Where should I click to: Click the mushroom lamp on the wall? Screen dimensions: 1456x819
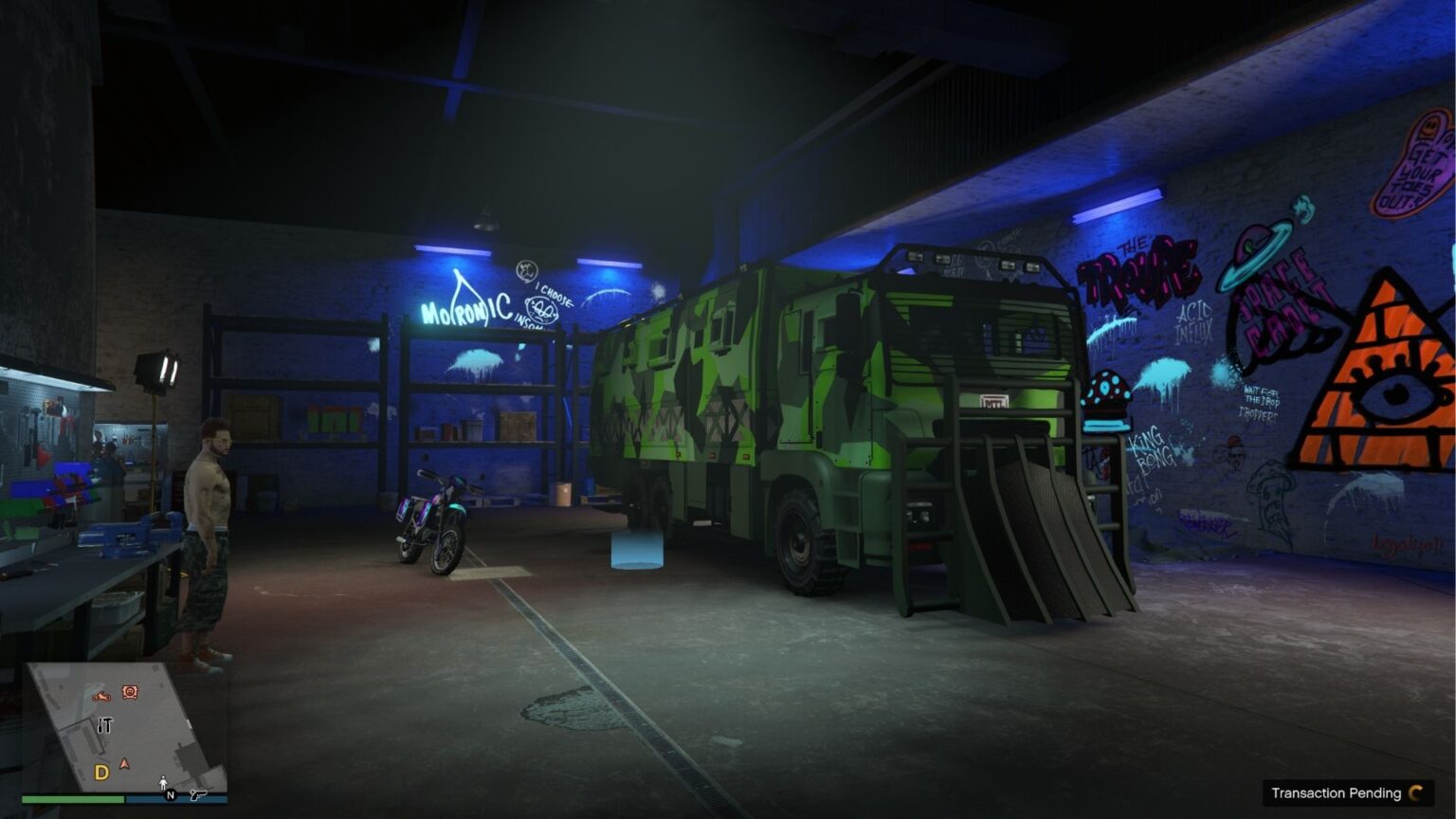coord(1103,393)
